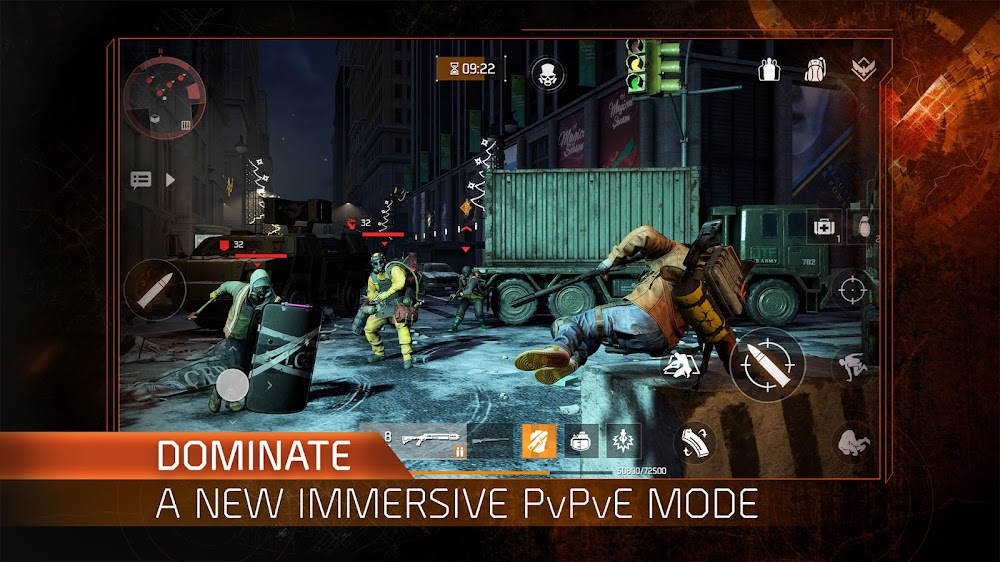Viewport: 1000px width, 562px height.
Task: Aim down sights with the scope button
Action: coord(852,291)
